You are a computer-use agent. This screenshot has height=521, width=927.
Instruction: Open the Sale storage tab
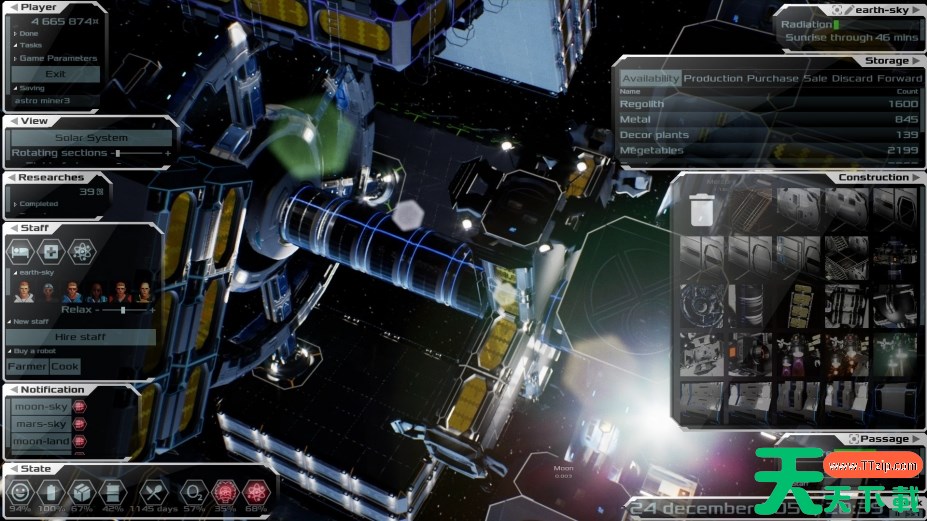point(815,79)
